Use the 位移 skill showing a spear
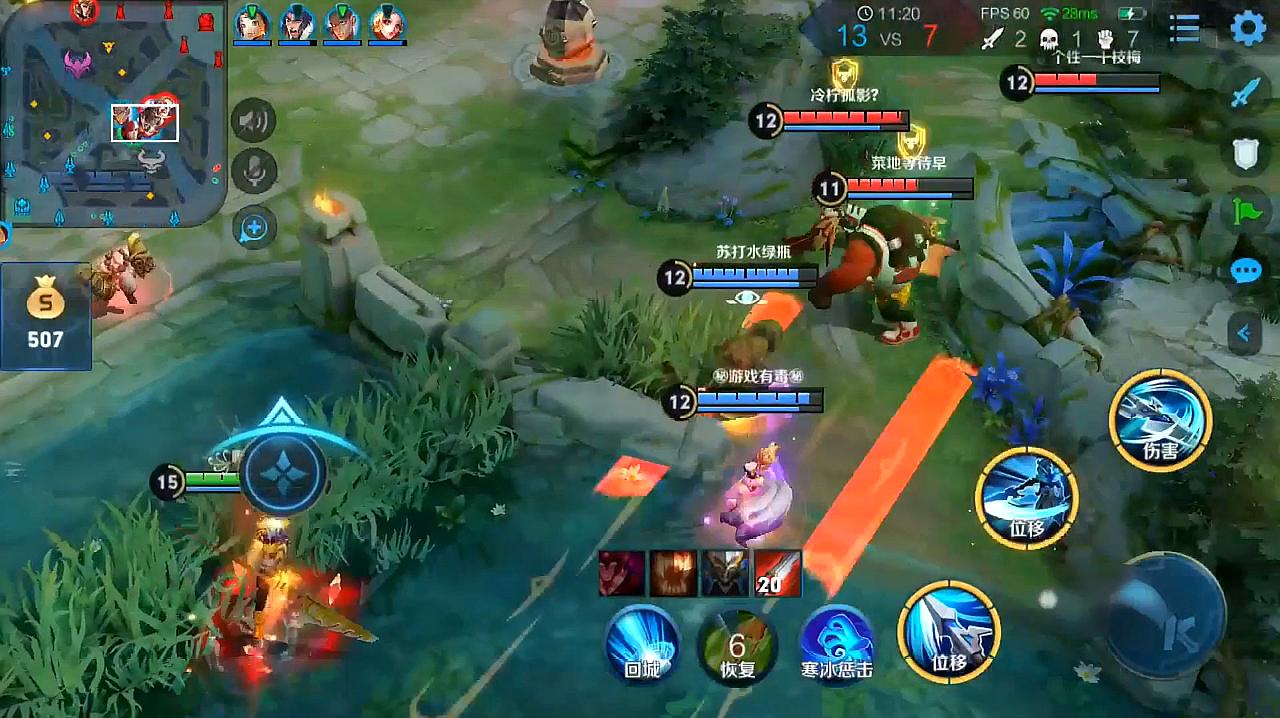1280x718 pixels. 949,632
